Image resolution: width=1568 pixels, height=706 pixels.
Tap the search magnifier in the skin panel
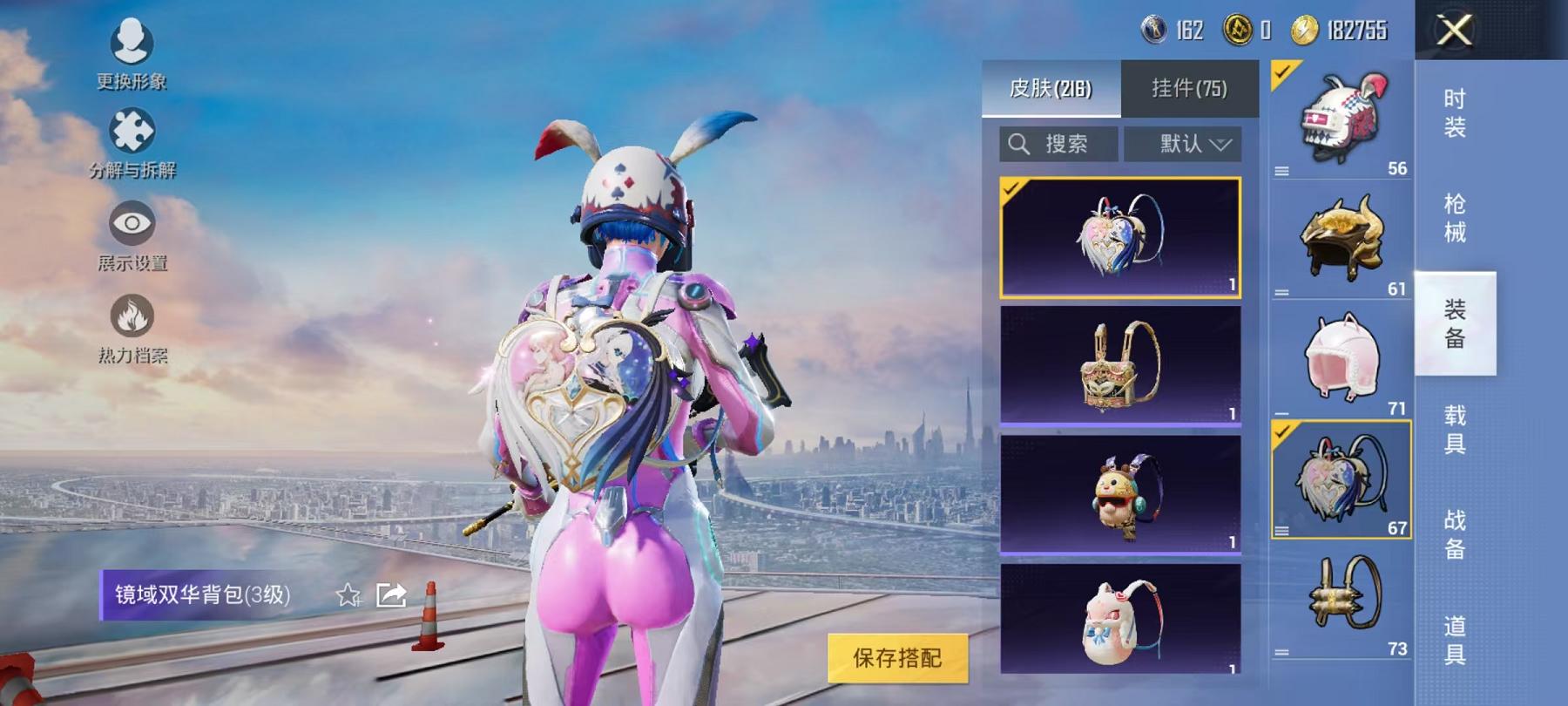click(x=1019, y=144)
